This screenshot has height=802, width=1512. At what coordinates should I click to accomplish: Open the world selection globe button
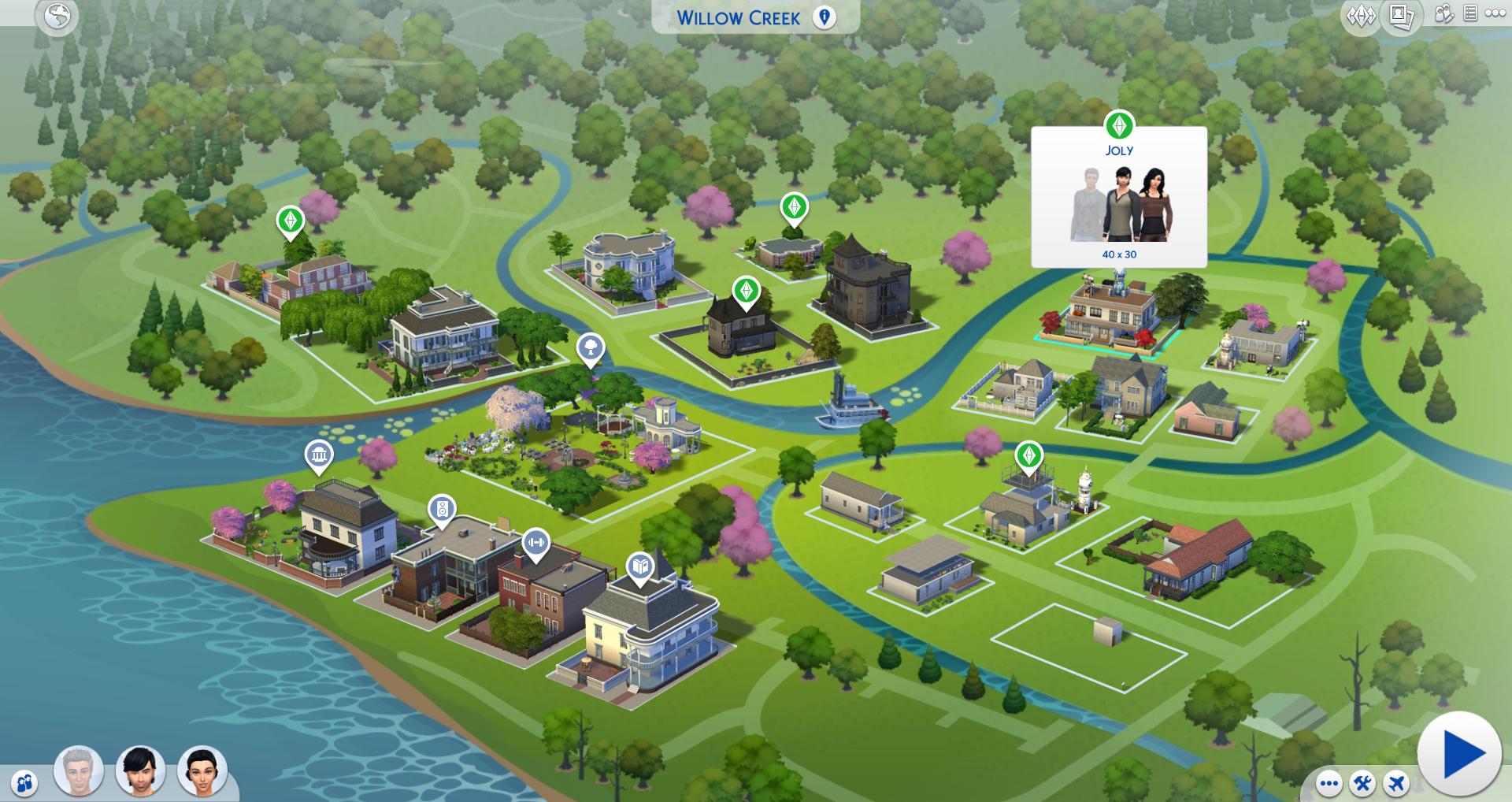tap(57, 16)
